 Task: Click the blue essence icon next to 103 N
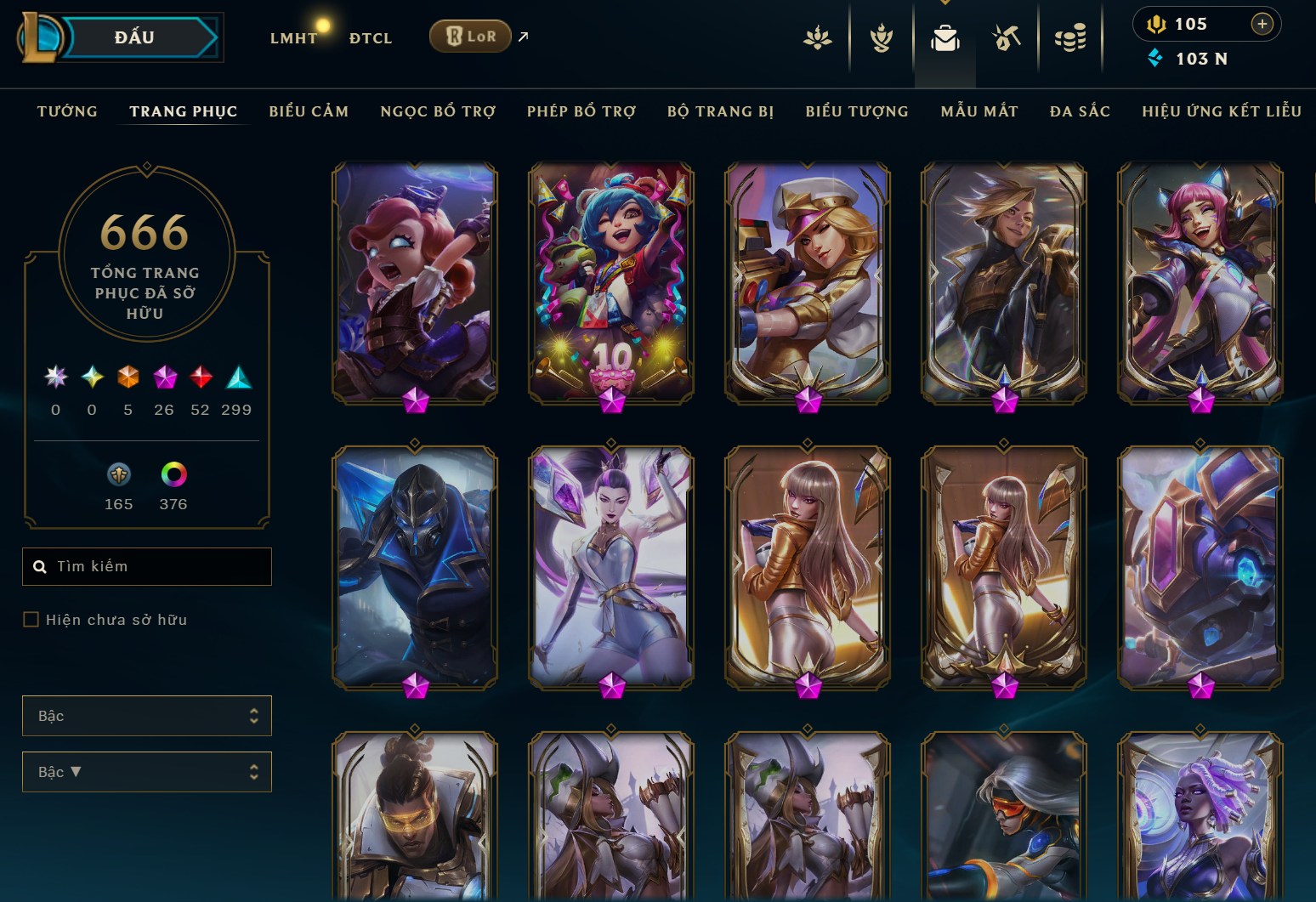pos(1154,59)
